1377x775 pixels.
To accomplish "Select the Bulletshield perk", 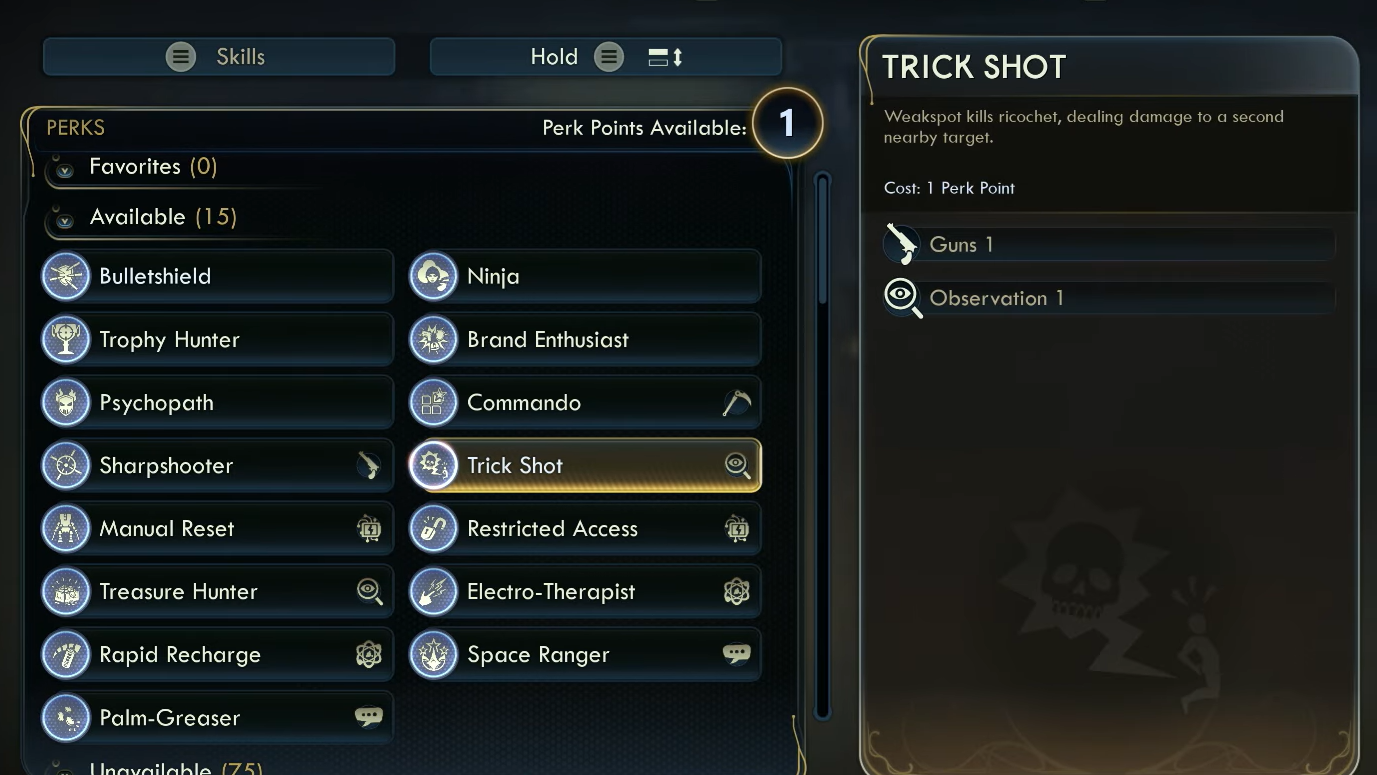I will coord(217,276).
